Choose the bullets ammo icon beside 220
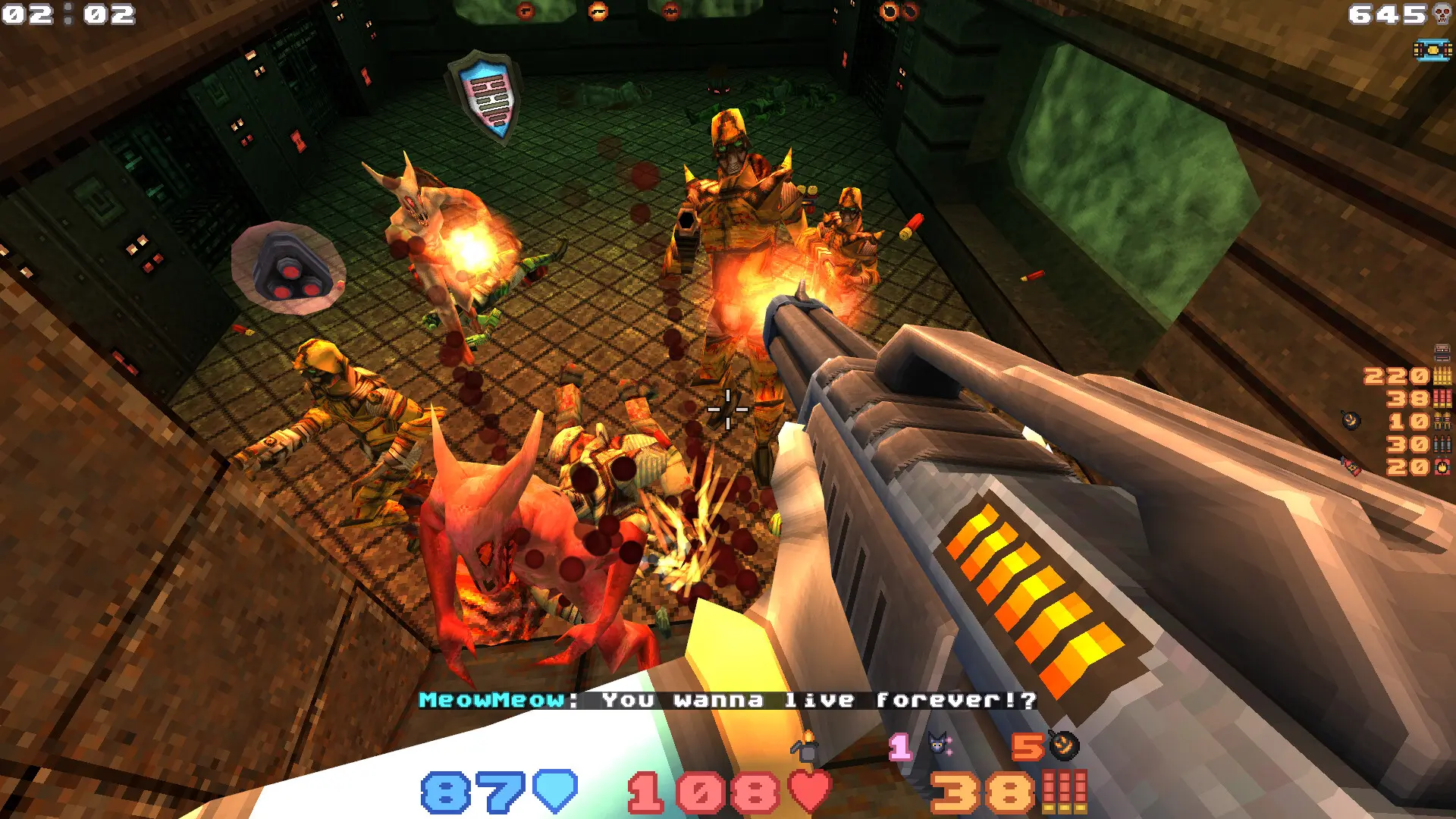The image size is (1456, 819). point(1442,375)
